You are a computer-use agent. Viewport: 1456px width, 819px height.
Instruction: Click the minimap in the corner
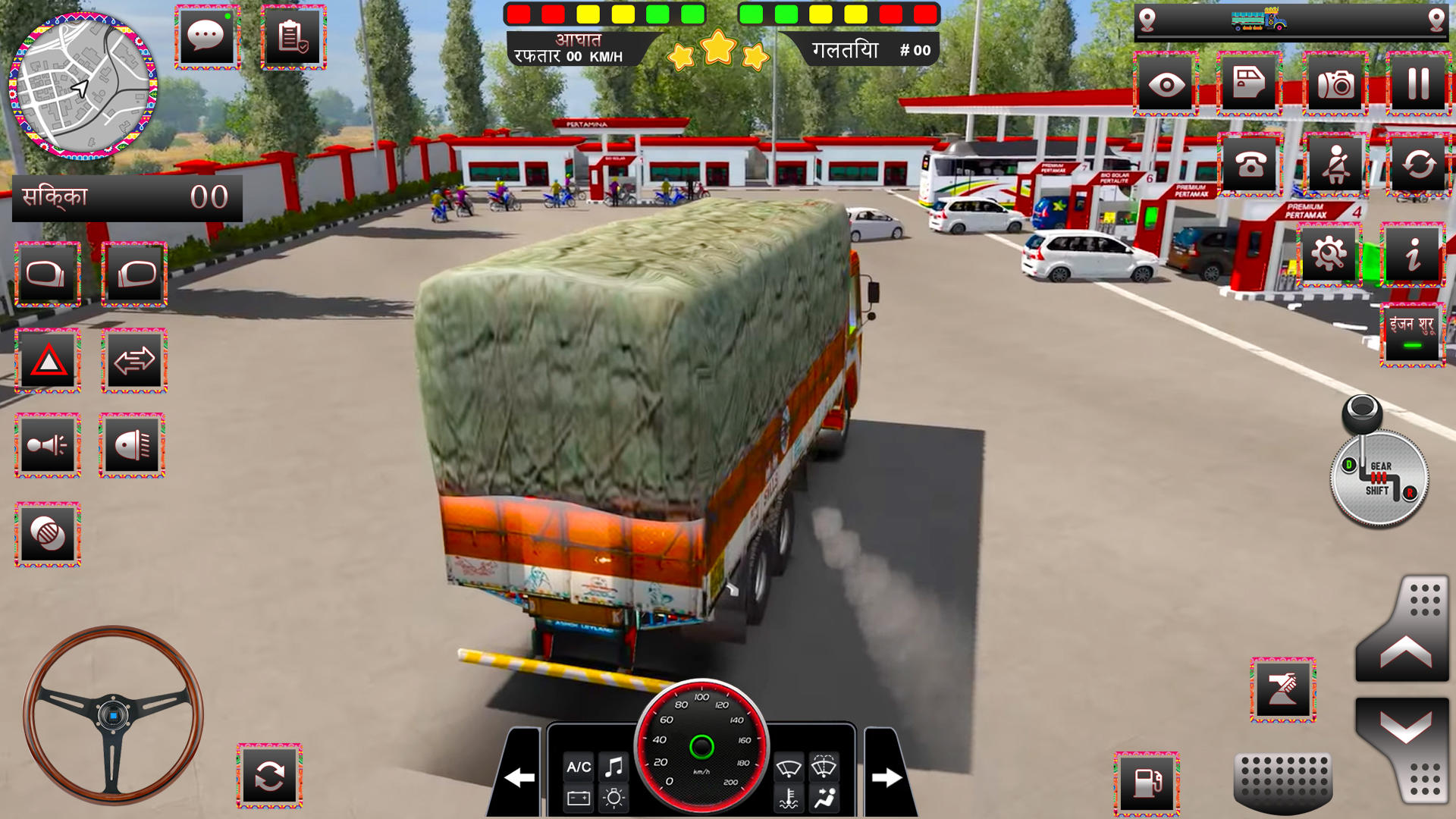coord(80,87)
